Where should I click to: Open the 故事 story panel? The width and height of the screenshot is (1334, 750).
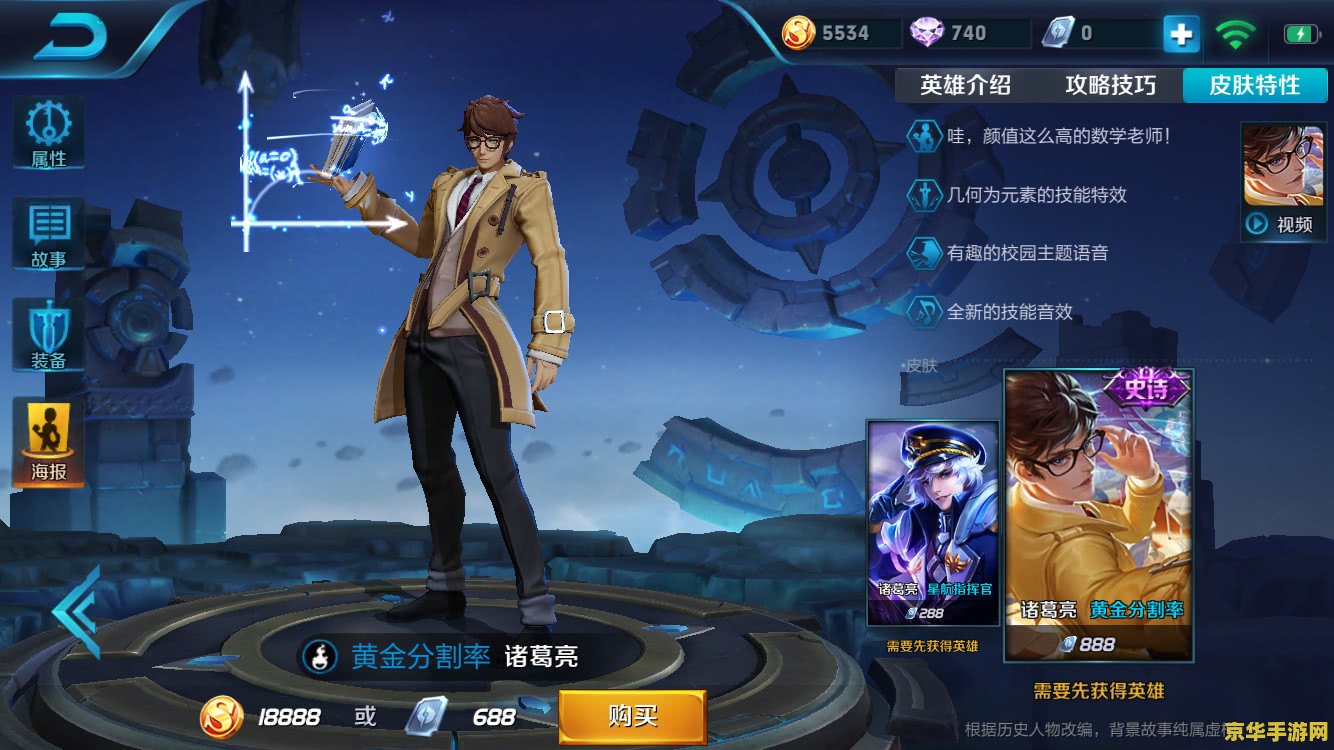pos(48,234)
